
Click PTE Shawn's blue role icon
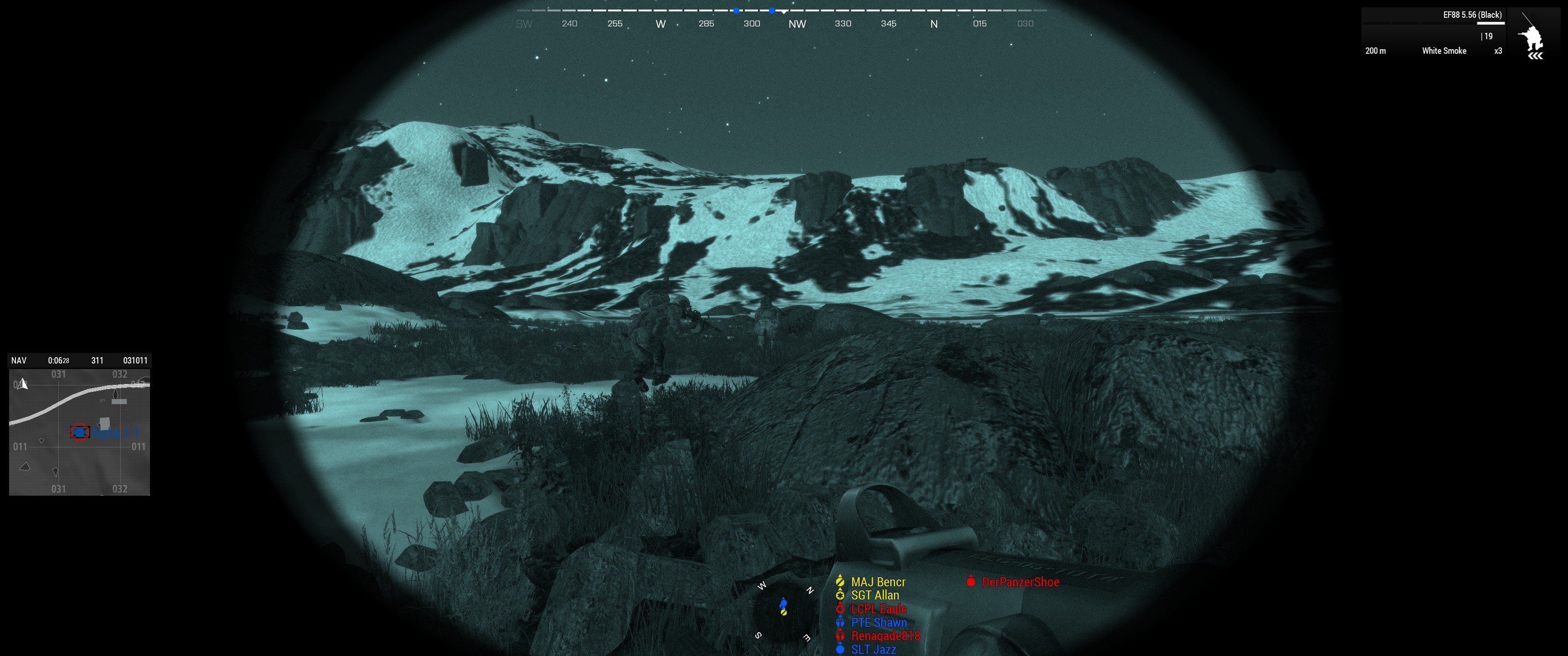tap(840, 623)
